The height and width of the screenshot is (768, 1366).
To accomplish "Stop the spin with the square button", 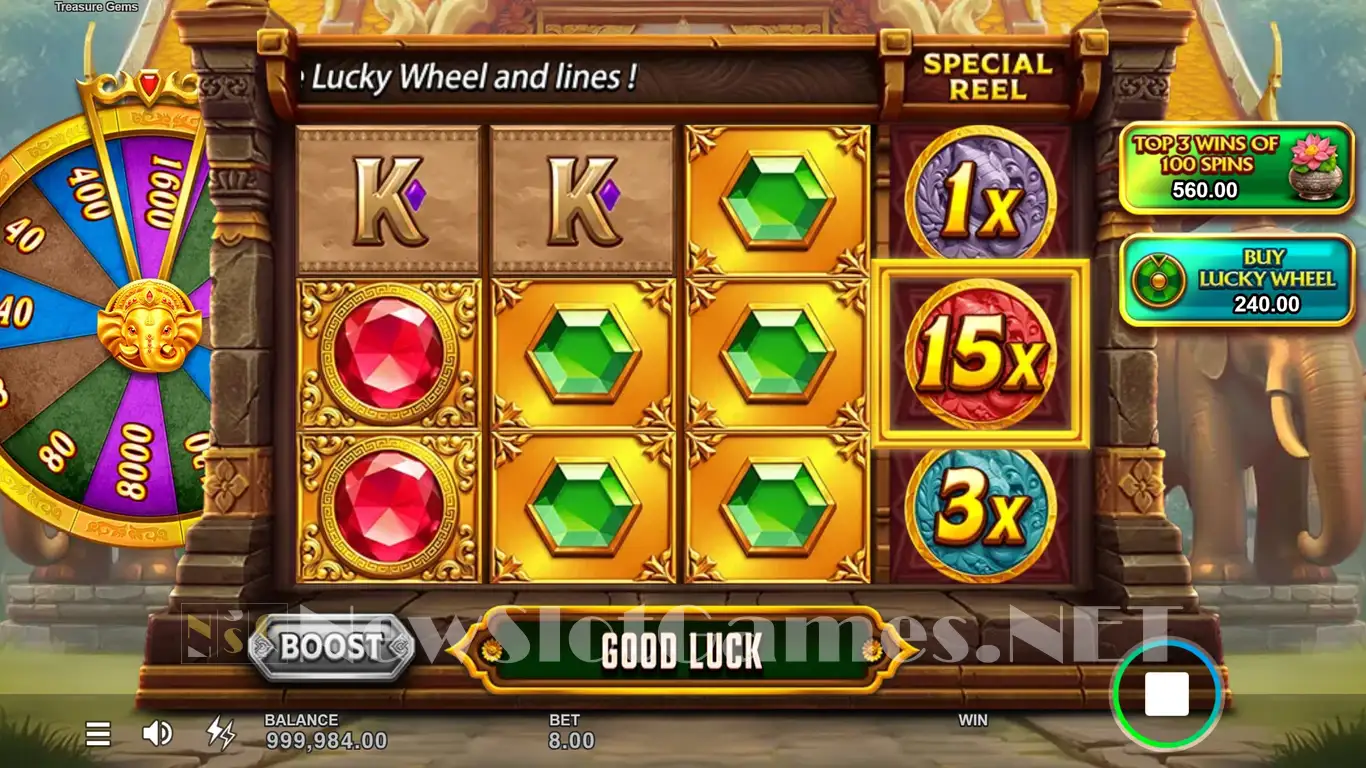I will tap(1166, 694).
